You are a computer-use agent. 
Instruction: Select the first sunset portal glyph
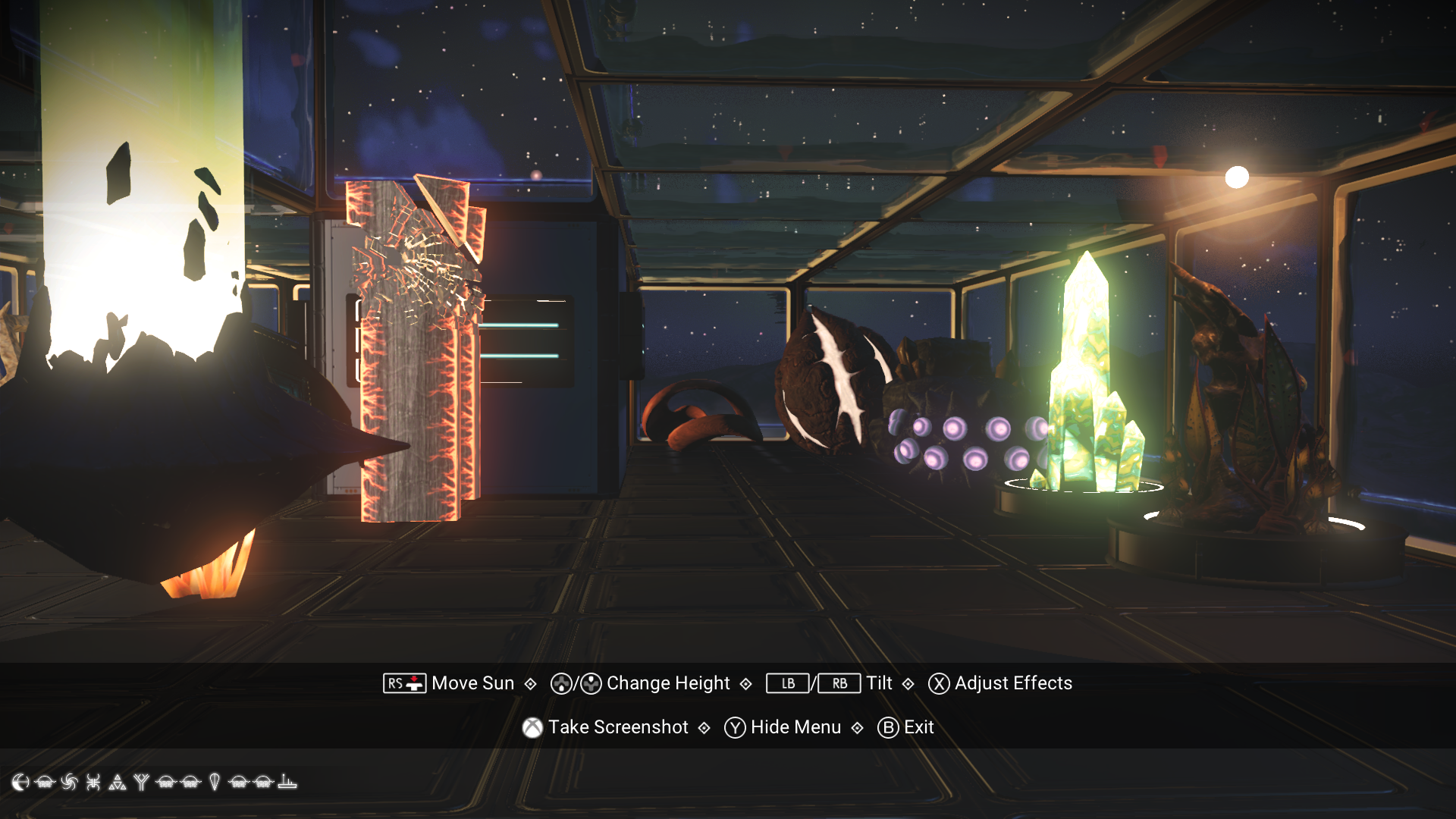coord(45,781)
